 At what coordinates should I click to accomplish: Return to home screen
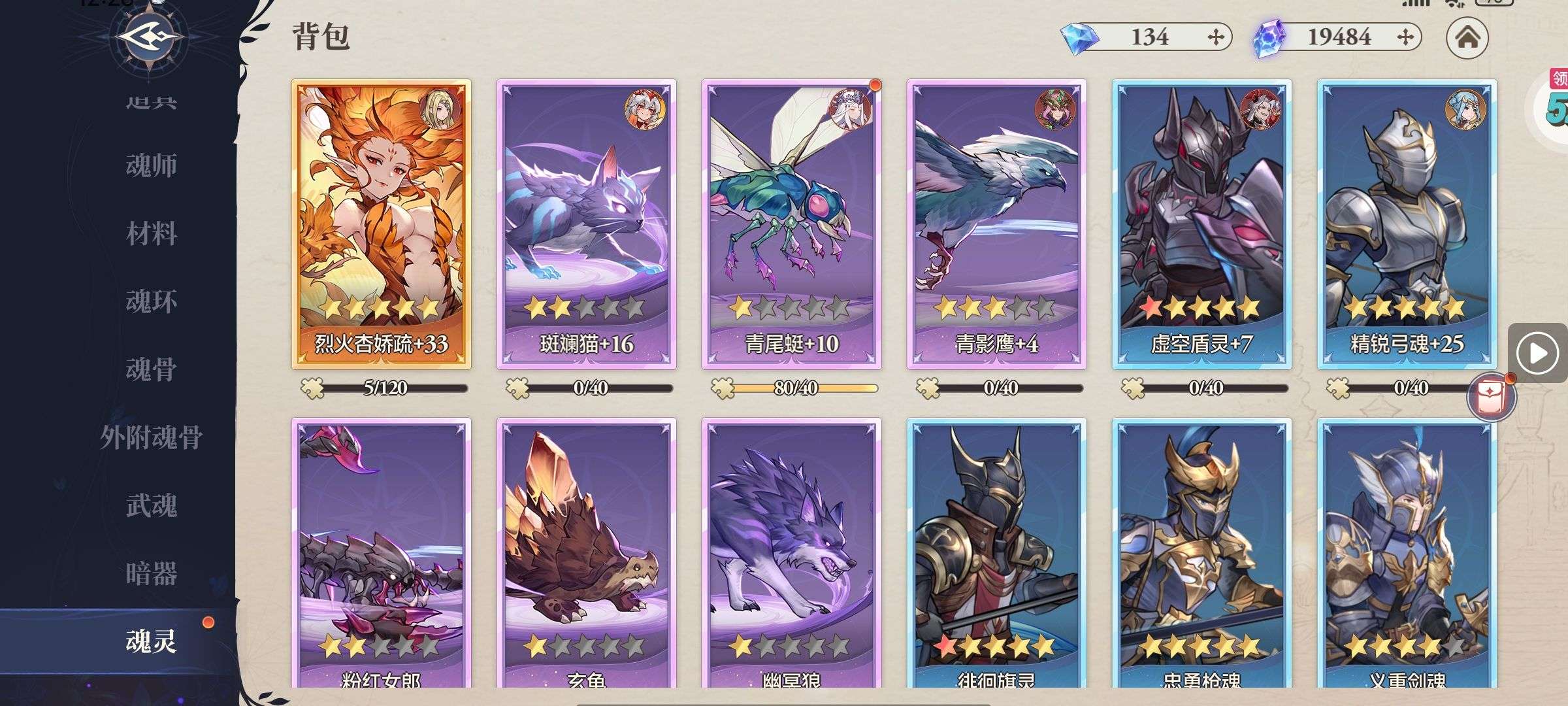pyautogui.click(x=1467, y=37)
